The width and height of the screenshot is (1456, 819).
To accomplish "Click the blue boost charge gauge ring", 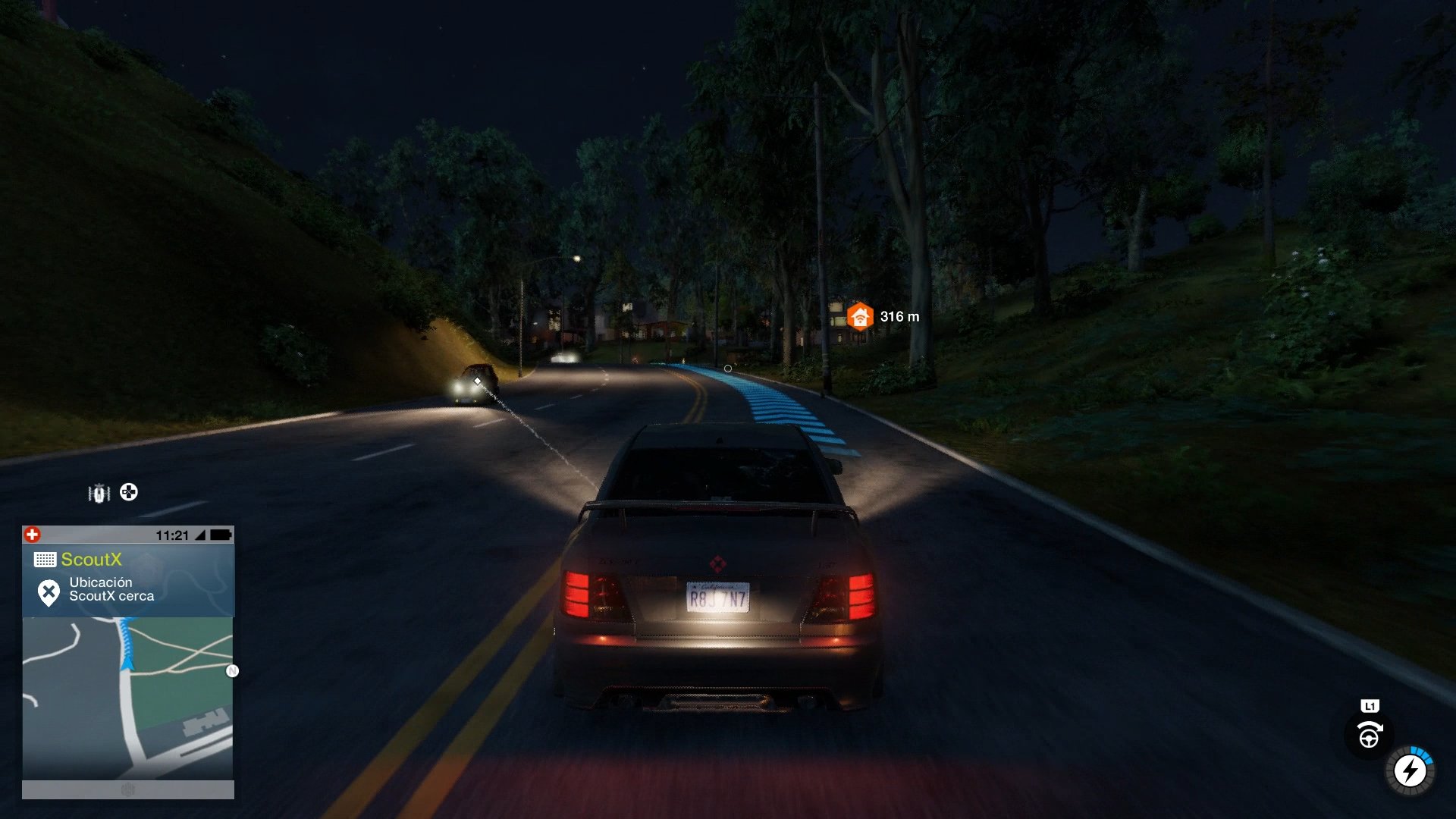I will pyautogui.click(x=1423, y=755).
